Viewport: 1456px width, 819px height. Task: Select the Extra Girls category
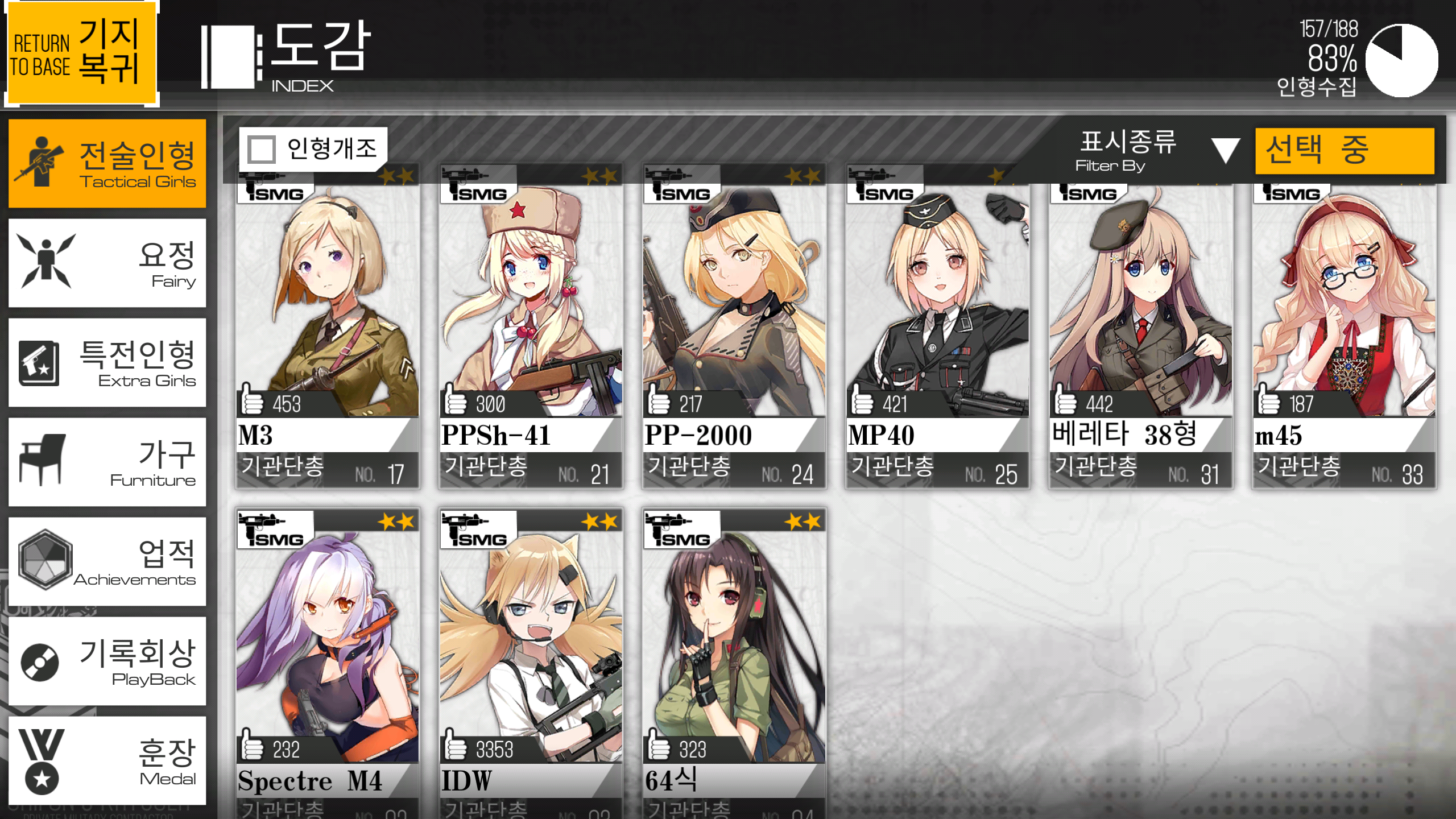(x=107, y=362)
